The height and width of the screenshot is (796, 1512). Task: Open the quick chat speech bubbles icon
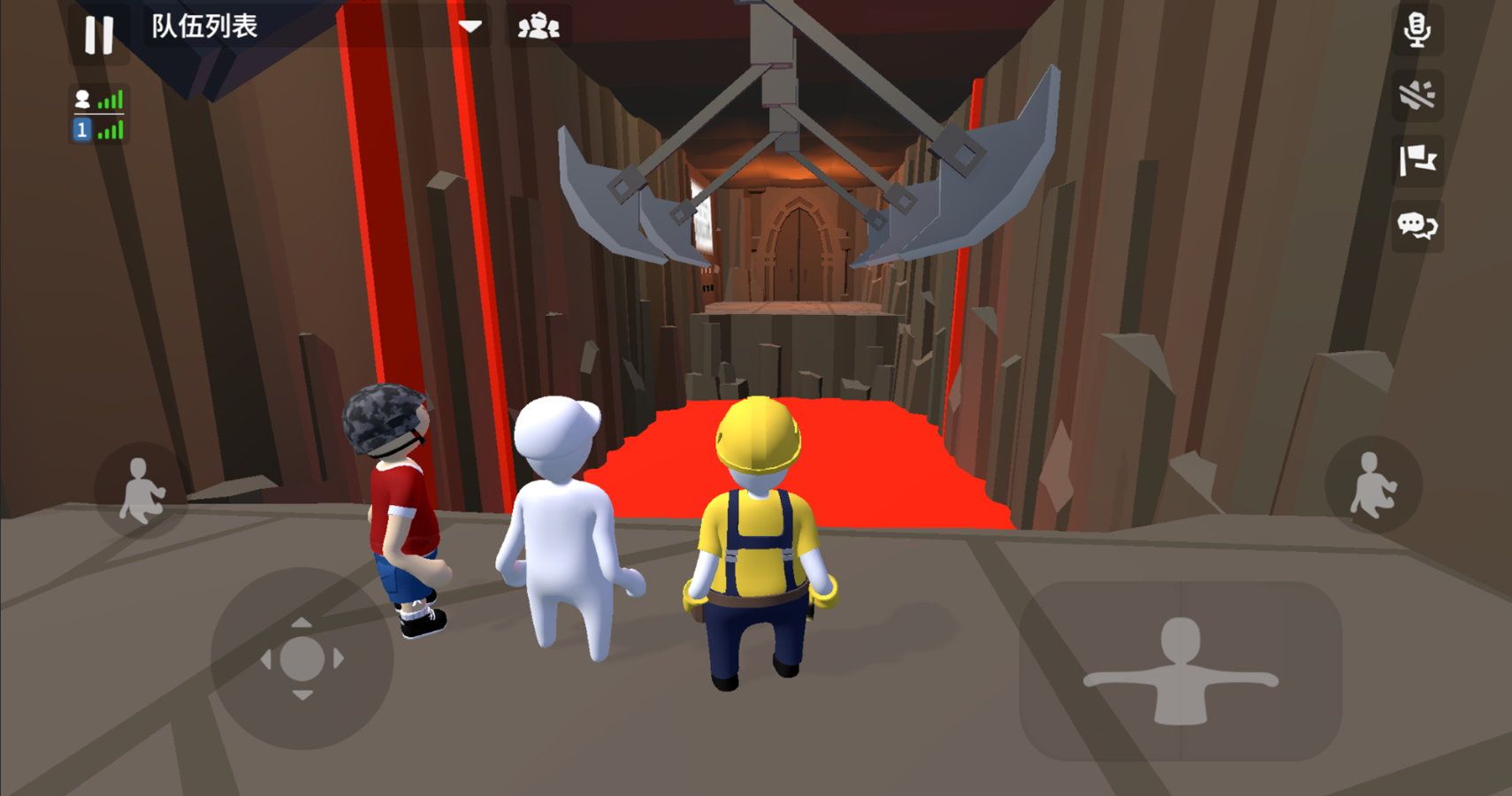[1417, 228]
